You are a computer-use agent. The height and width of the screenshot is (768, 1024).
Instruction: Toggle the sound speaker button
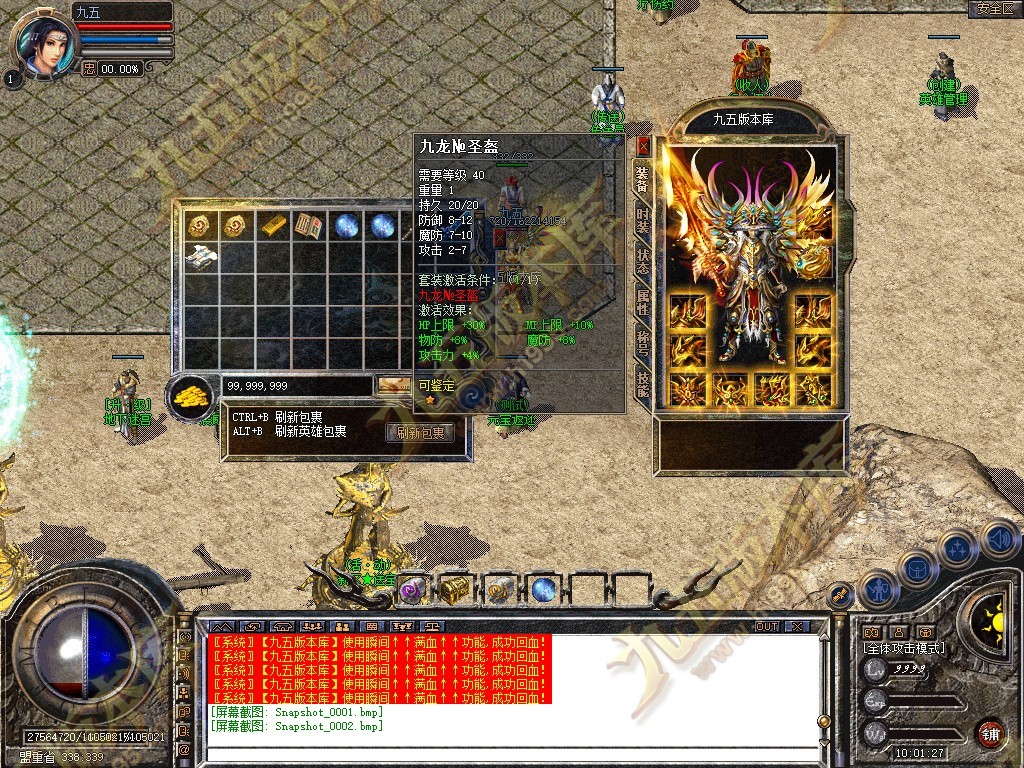999,540
